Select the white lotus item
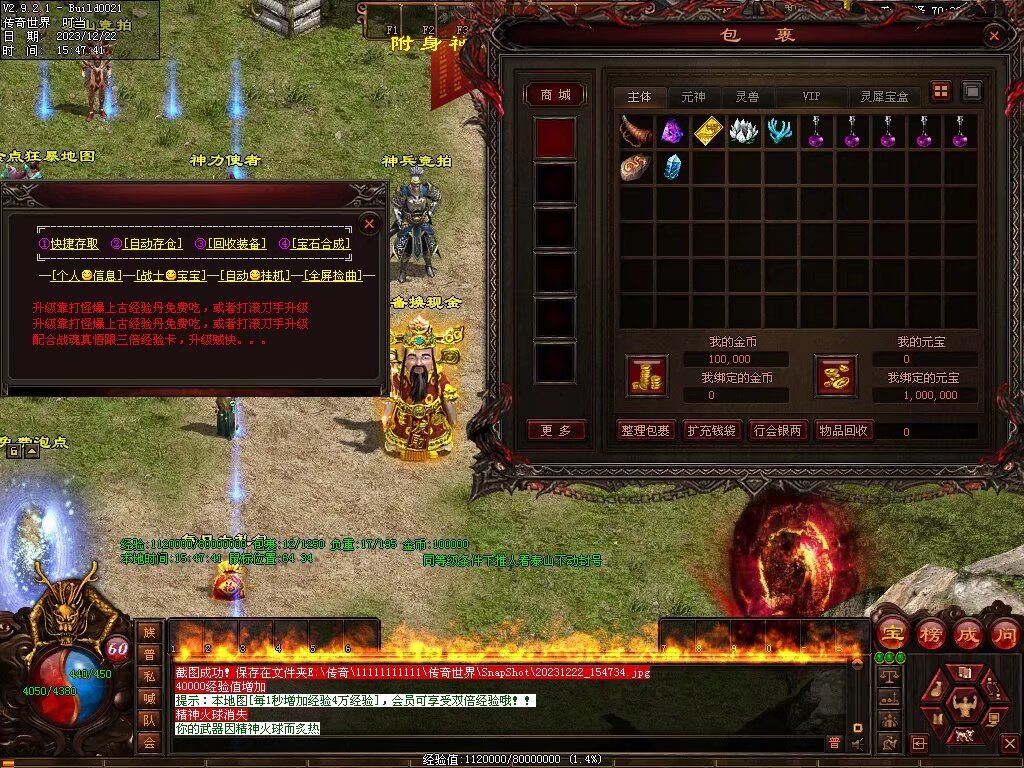 [744, 131]
